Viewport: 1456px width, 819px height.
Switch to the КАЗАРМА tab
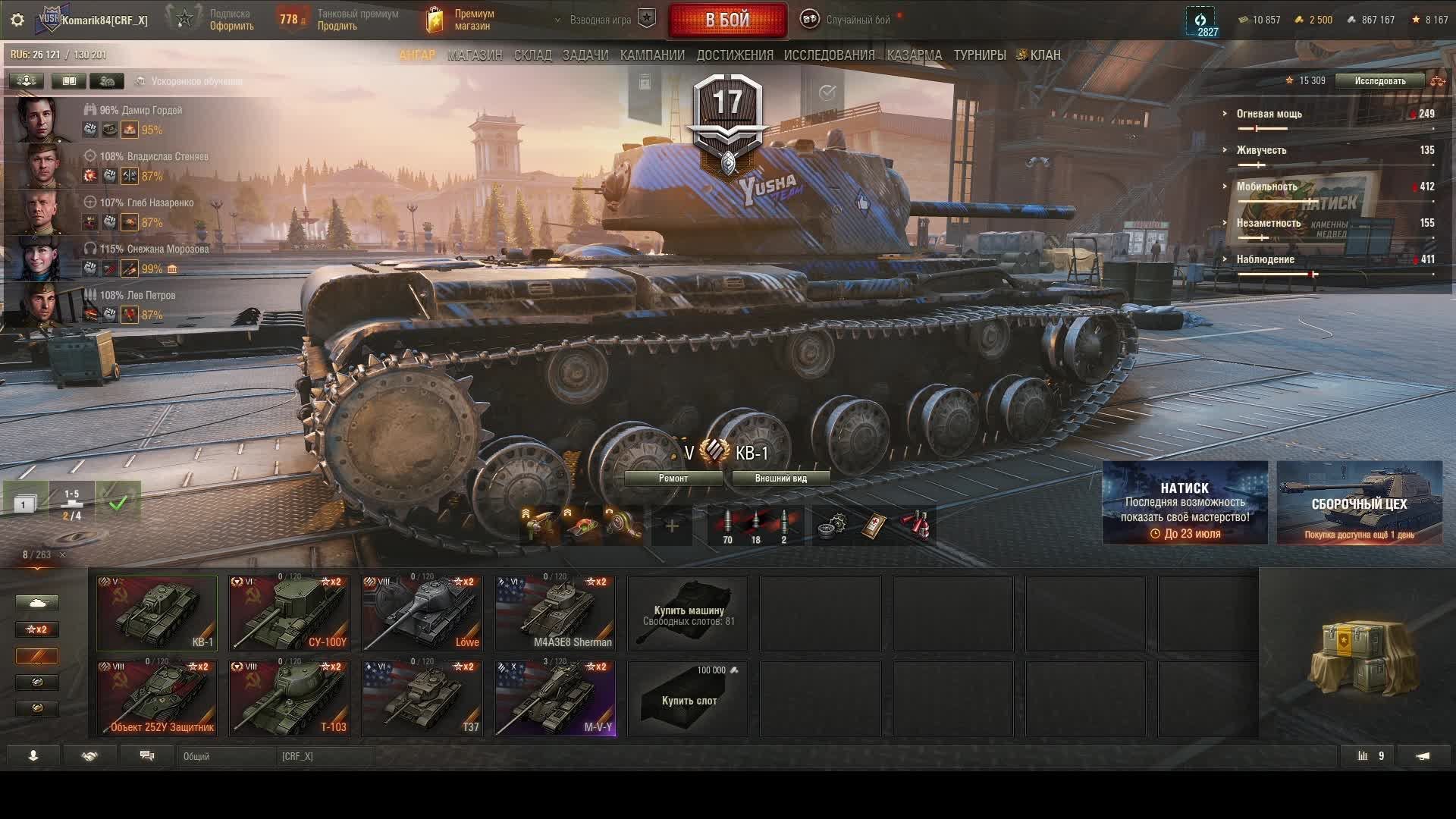tap(914, 55)
